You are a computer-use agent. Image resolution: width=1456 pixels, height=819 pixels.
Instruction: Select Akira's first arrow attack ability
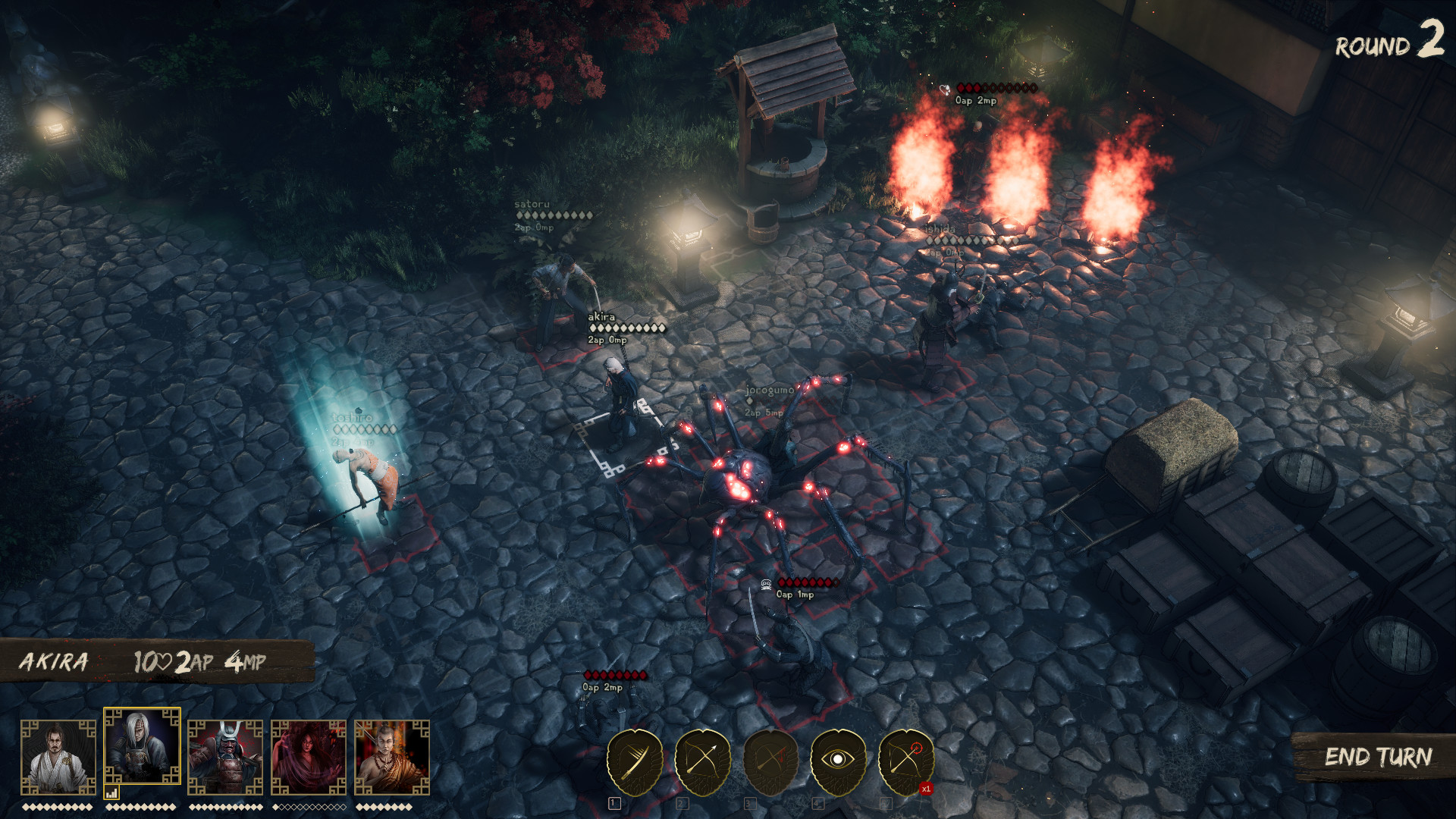[633, 758]
